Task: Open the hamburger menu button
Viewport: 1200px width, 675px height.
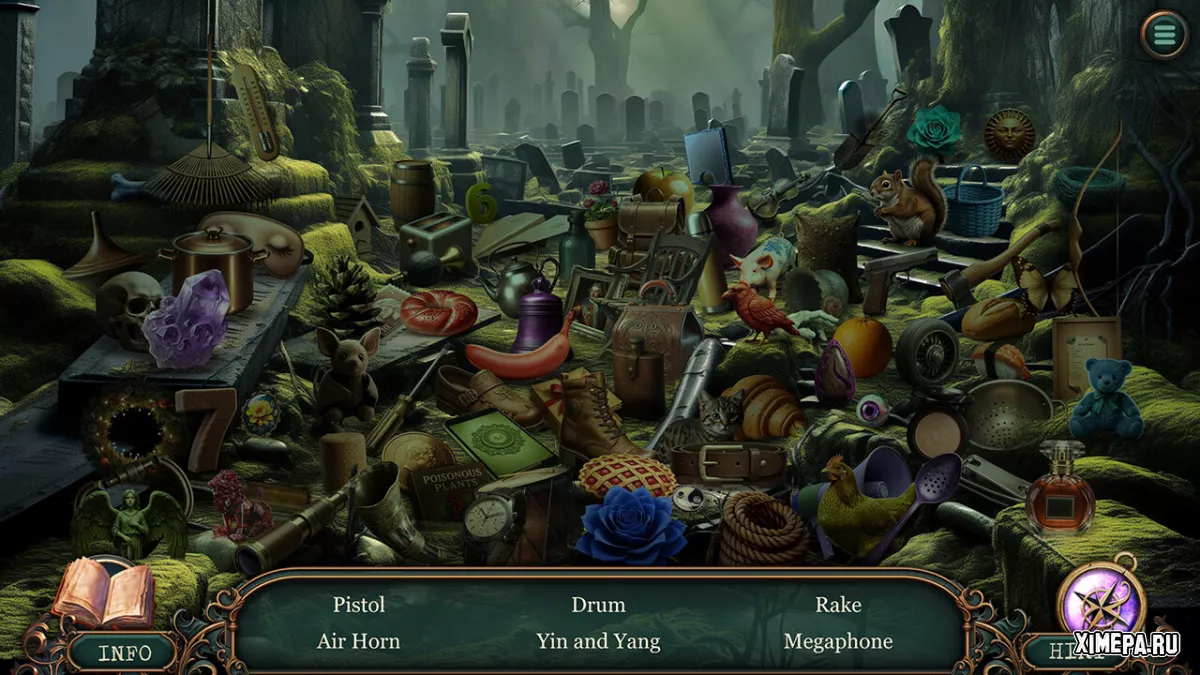Action: pos(1164,35)
